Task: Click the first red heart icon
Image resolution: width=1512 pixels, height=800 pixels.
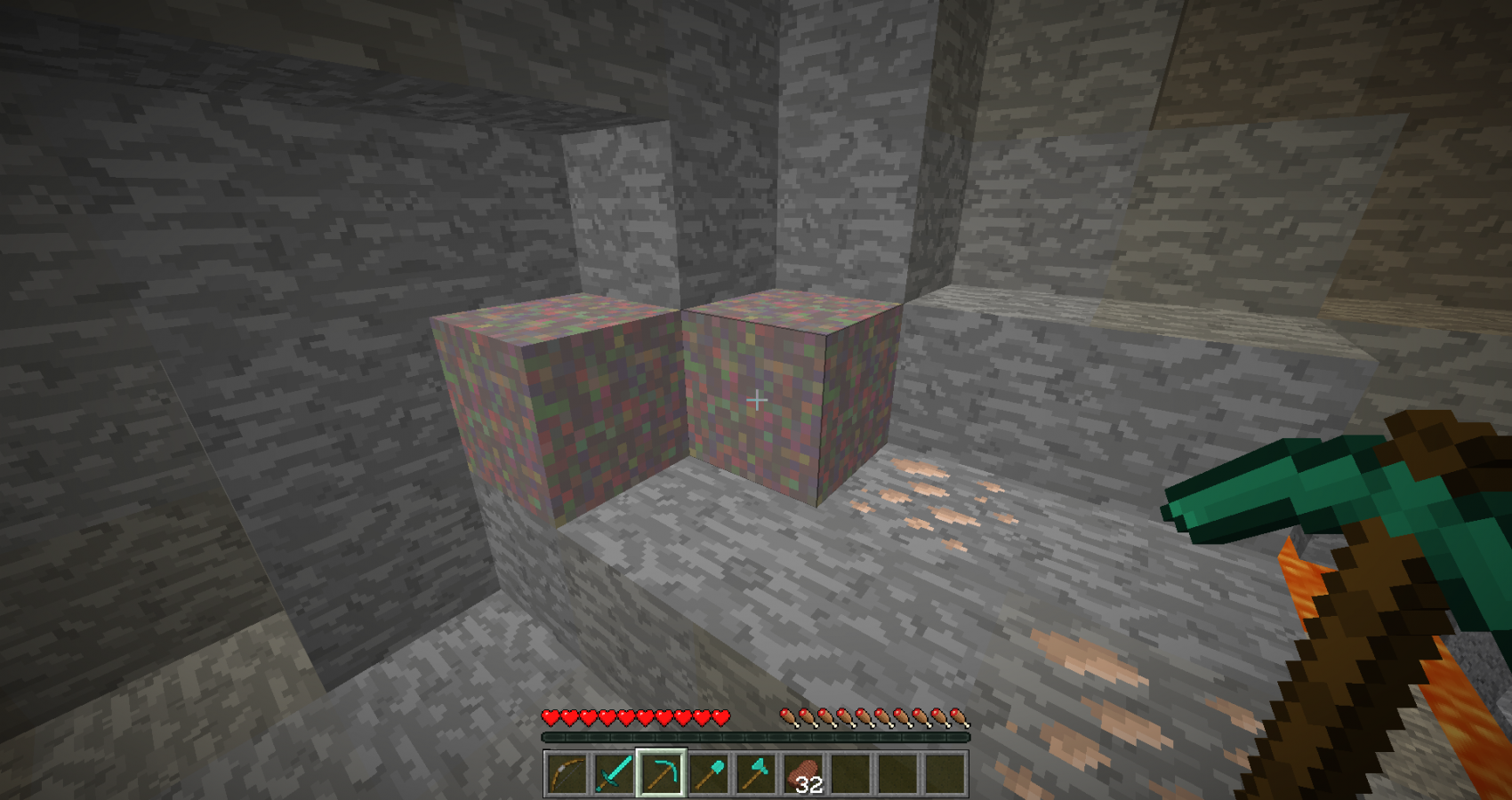Action: coord(551,716)
